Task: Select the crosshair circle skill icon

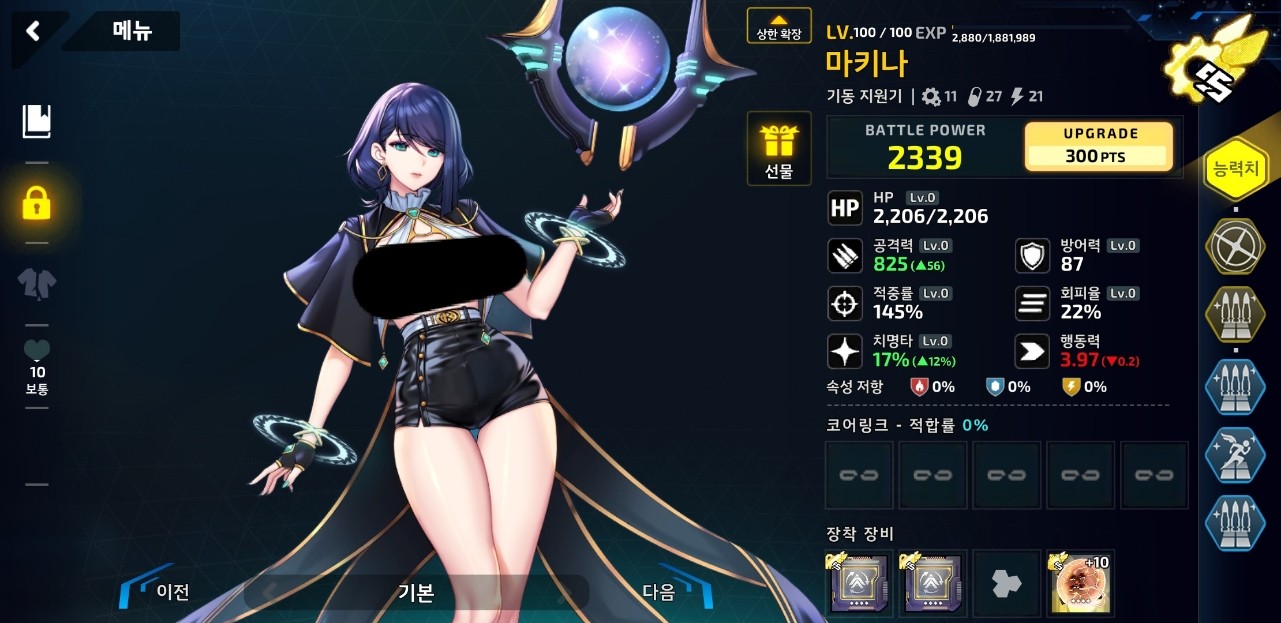Action: click(x=1235, y=245)
